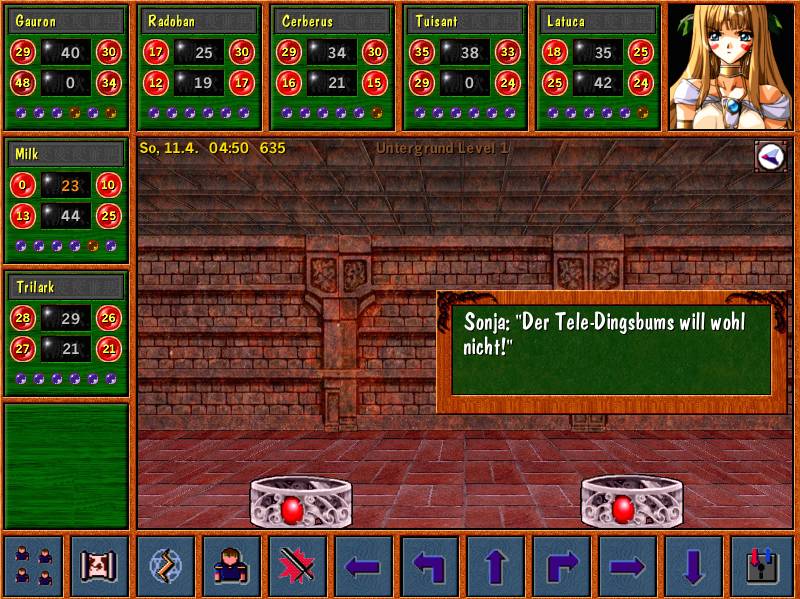Viewport: 800px width, 599px height.
Task: Open the character figure icon
Action: point(232,566)
